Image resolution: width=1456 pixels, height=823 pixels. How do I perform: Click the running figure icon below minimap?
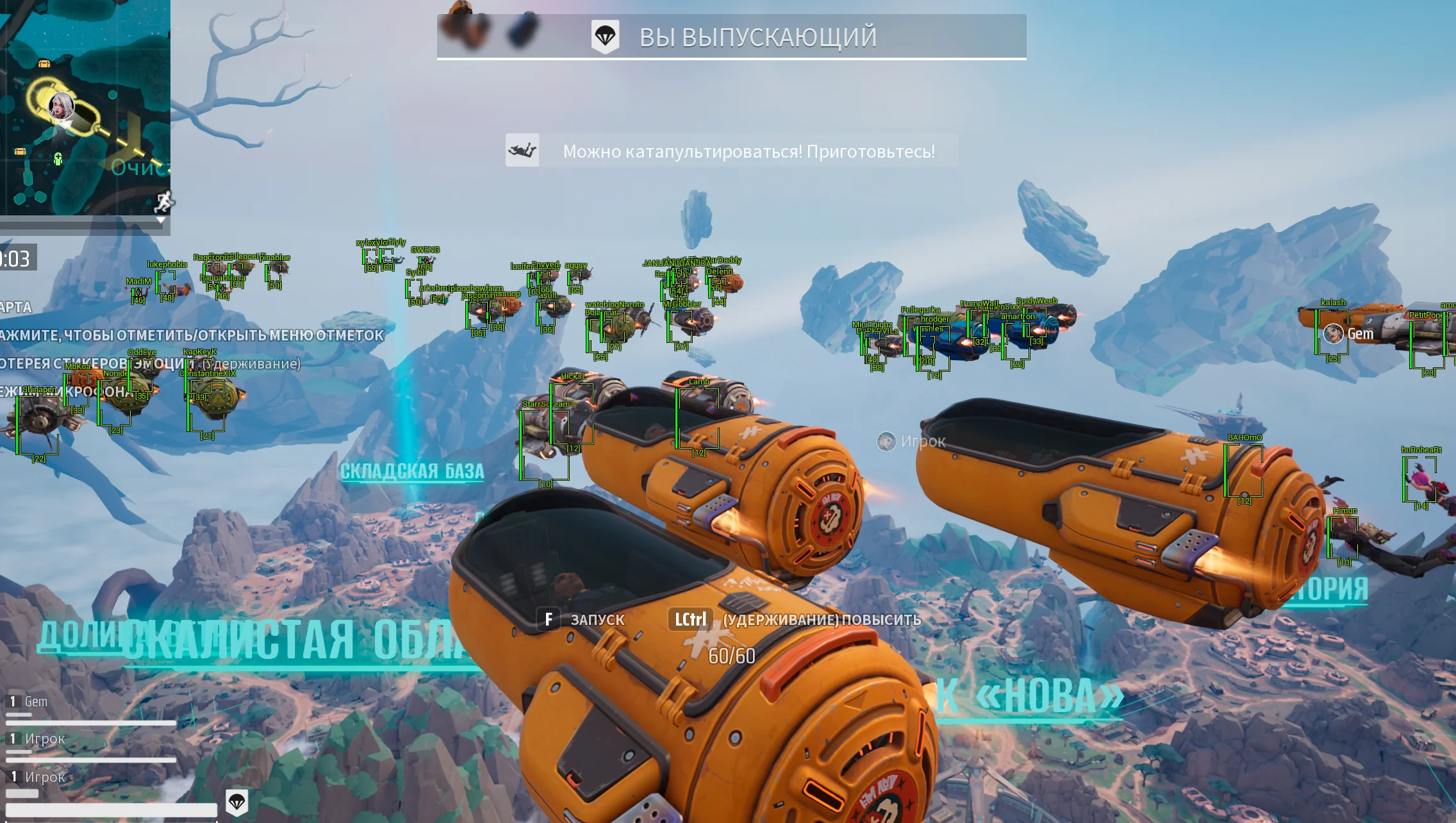[x=164, y=202]
